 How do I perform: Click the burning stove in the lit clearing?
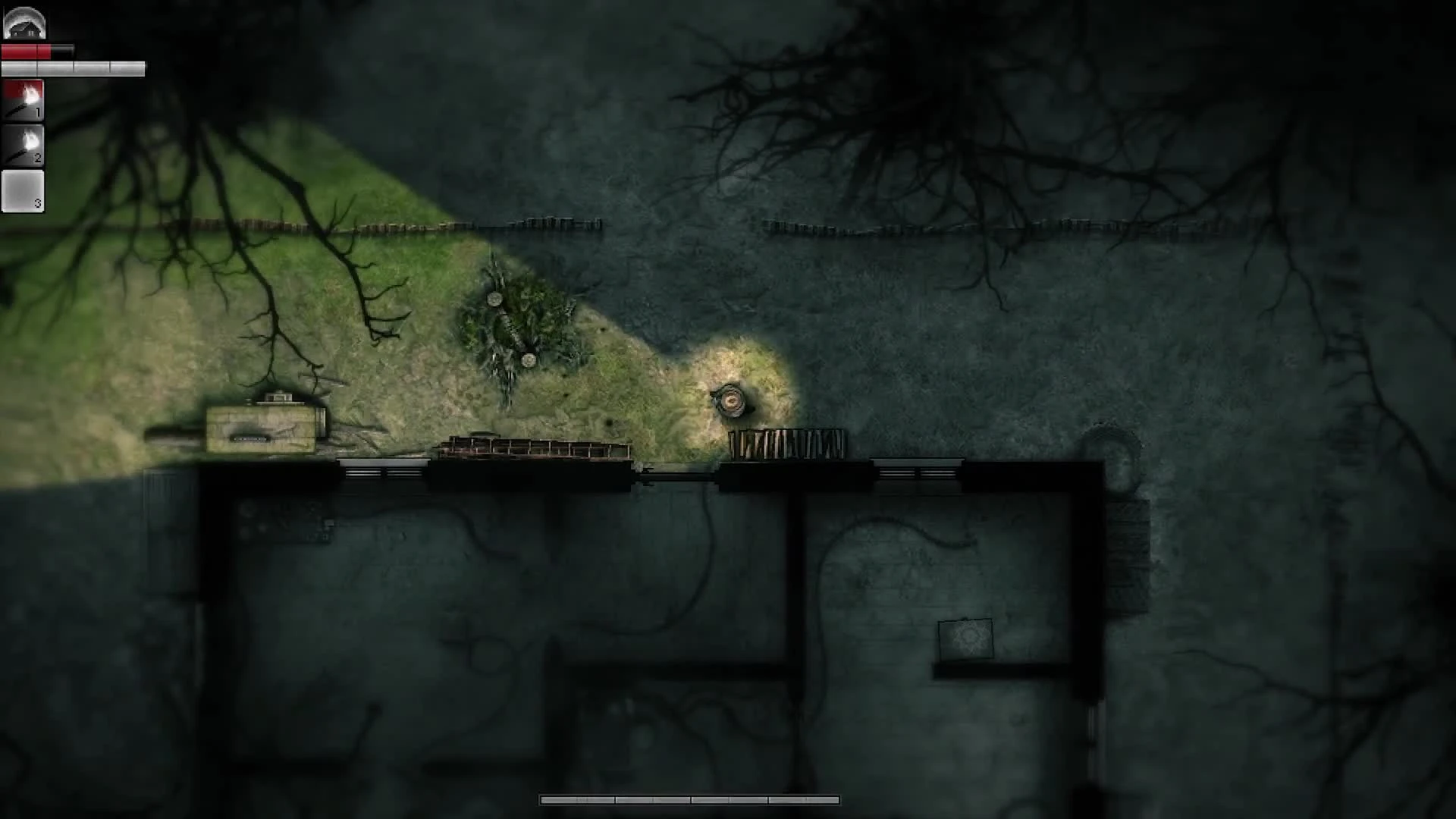pyautogui.click(x=731, y=398)
